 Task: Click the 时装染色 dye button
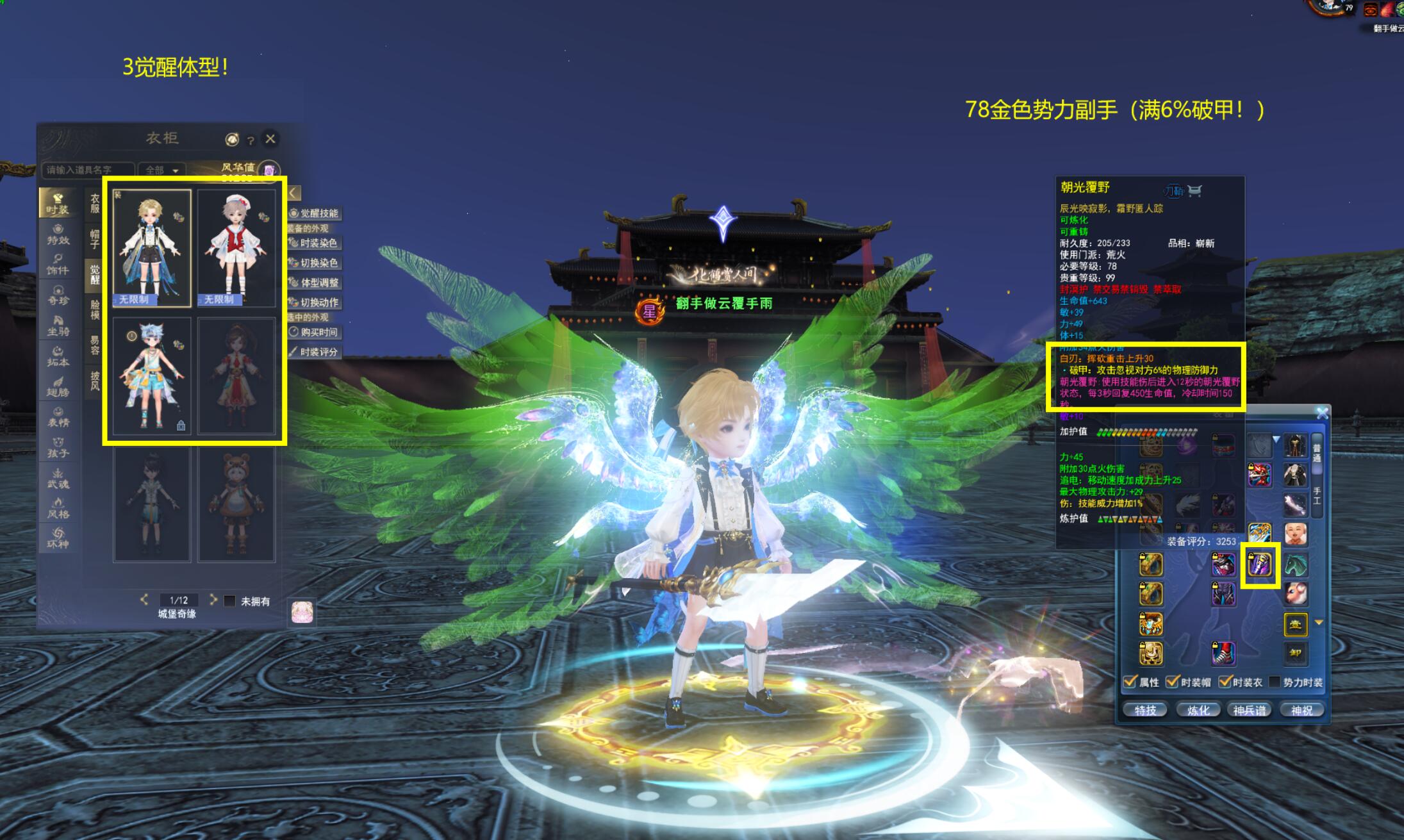click(x=314, y=243)
